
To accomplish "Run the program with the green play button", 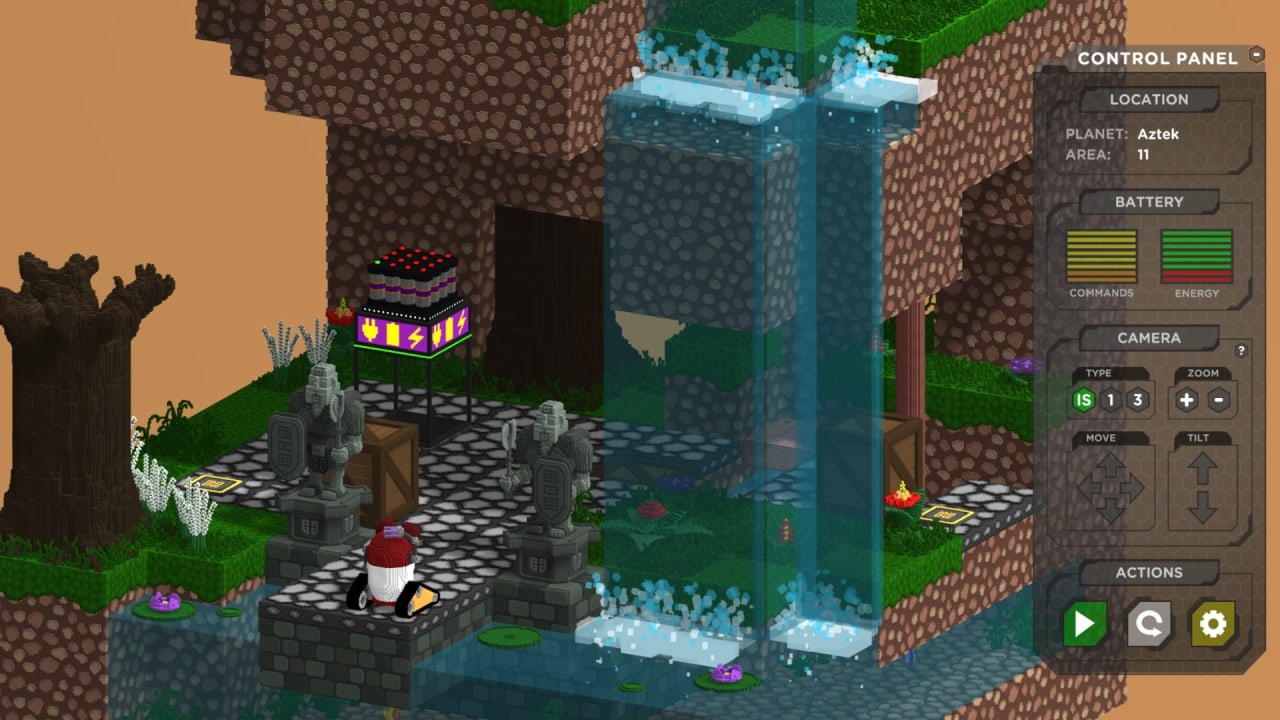I will click(x=1084, y=625).
